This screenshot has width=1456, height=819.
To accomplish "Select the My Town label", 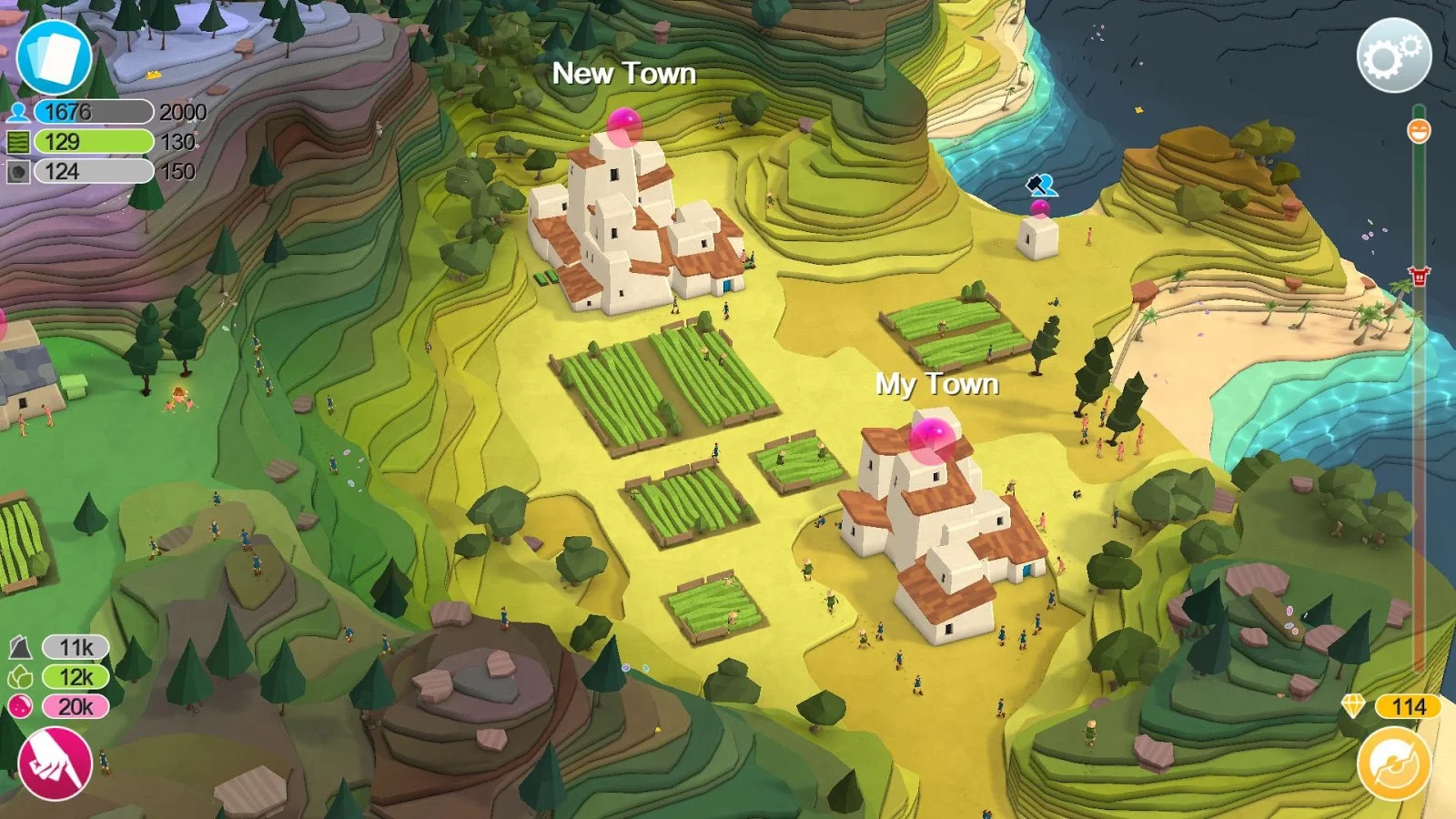I will [939, 385].
